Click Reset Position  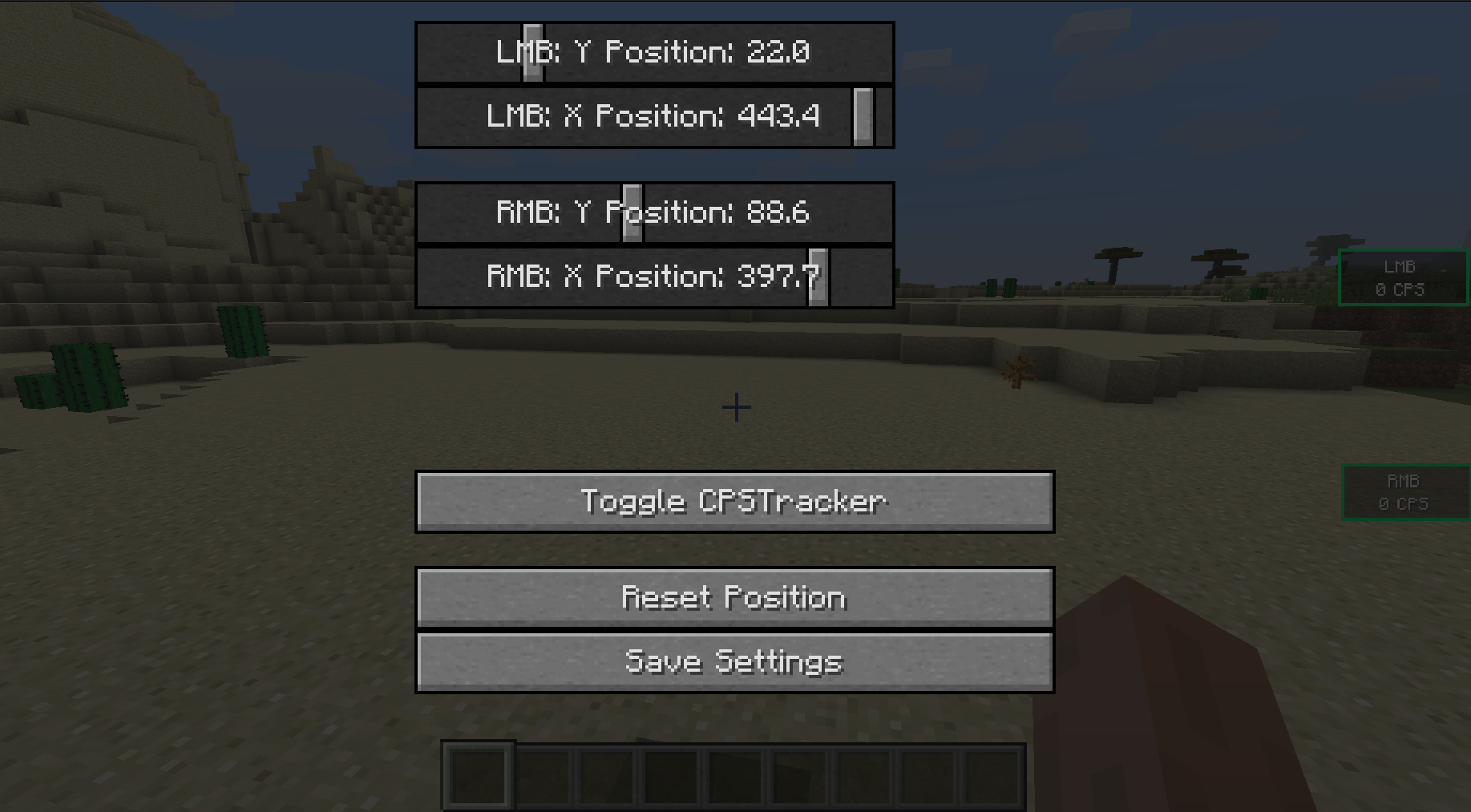pyautogui.click(x=733, y=597)
